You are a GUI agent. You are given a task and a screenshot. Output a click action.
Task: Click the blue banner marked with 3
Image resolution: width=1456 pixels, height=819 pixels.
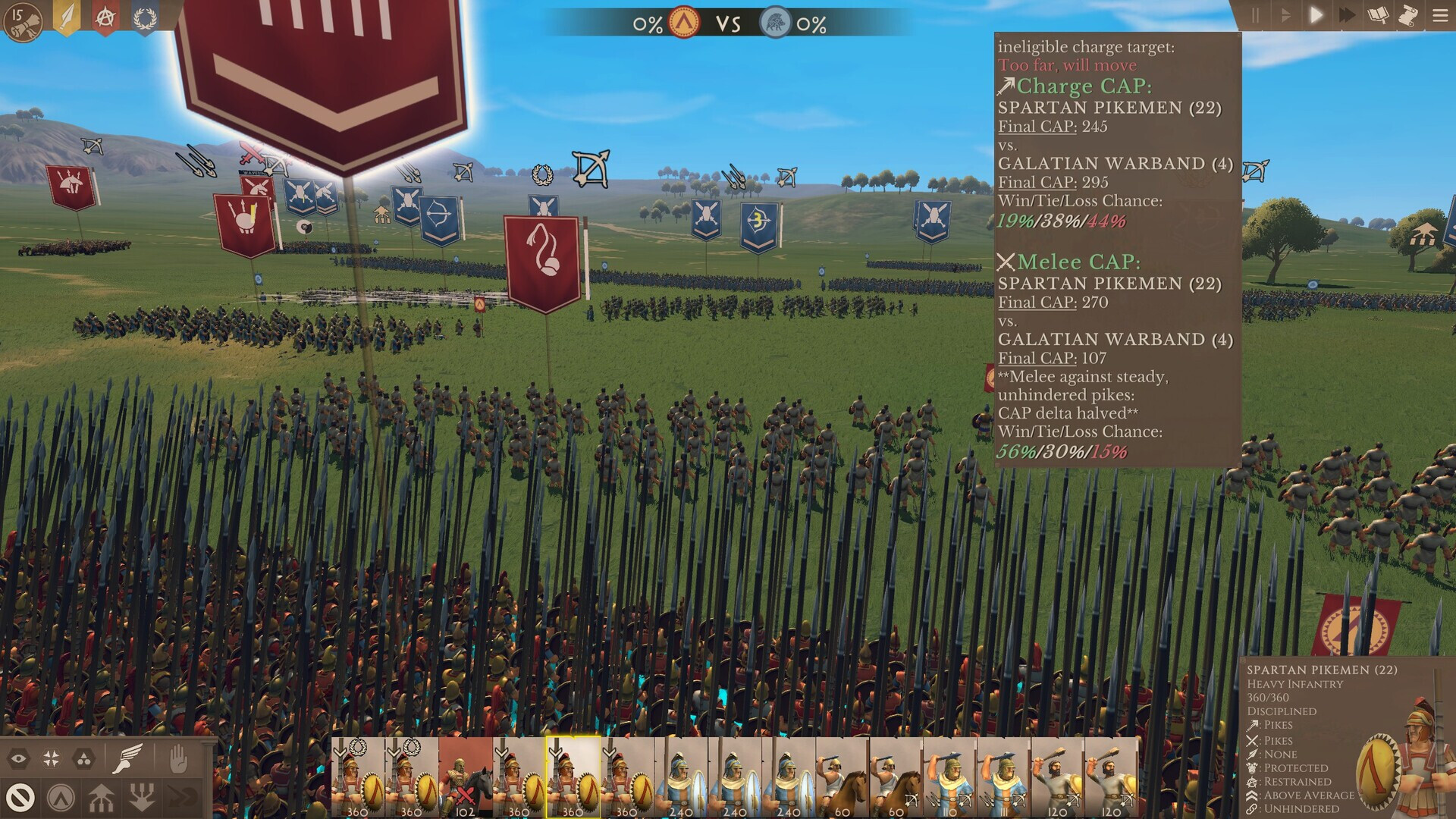[x=759, y=224]
